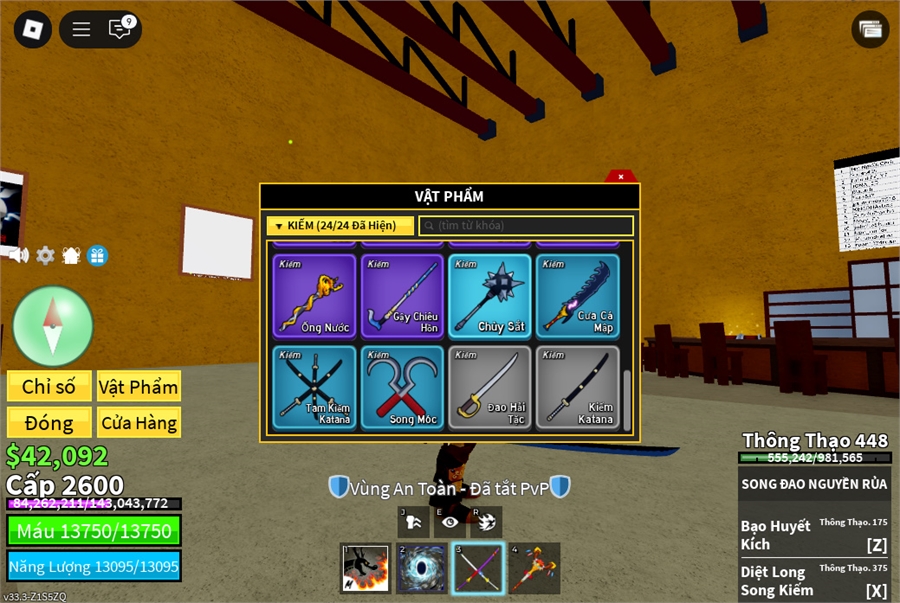Open the gear settings icon
This screenshot has width=900, height=603.
coord(45,255)
